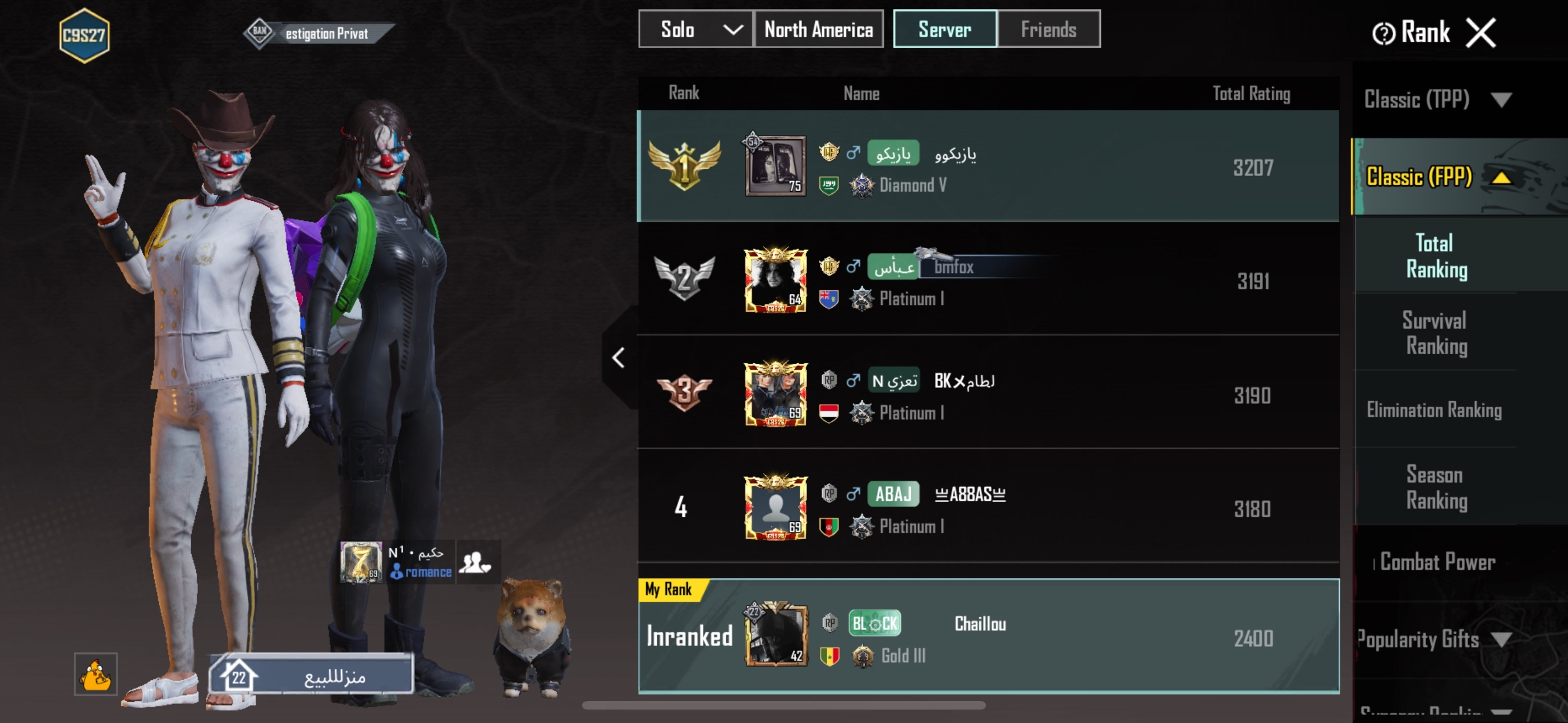Select Survival Ranking
Viewport: 1568px width, 723px height.
(1435, 333)
